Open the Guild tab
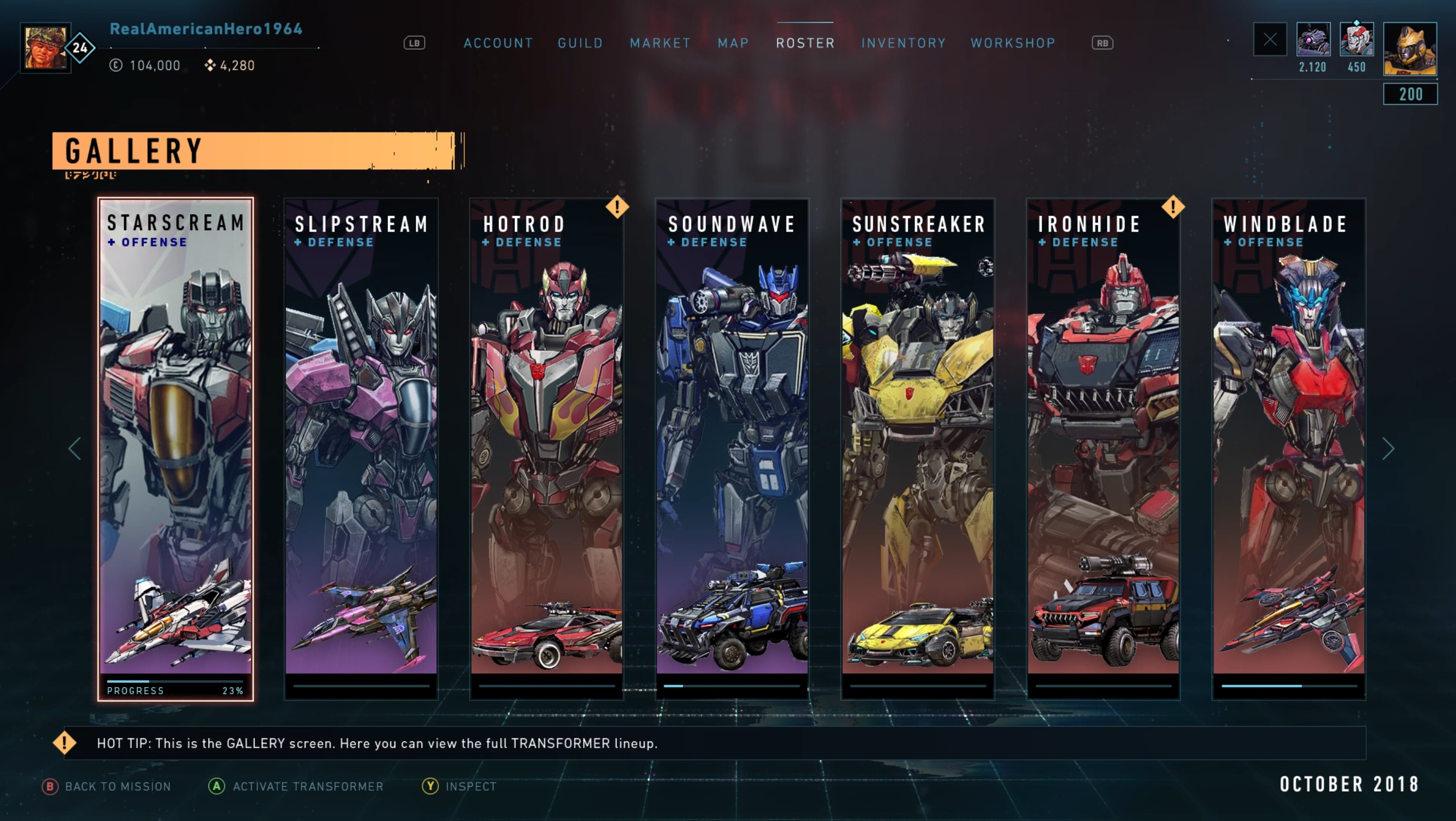Screen dimensions: 1456x821 (x=580, y=43)
